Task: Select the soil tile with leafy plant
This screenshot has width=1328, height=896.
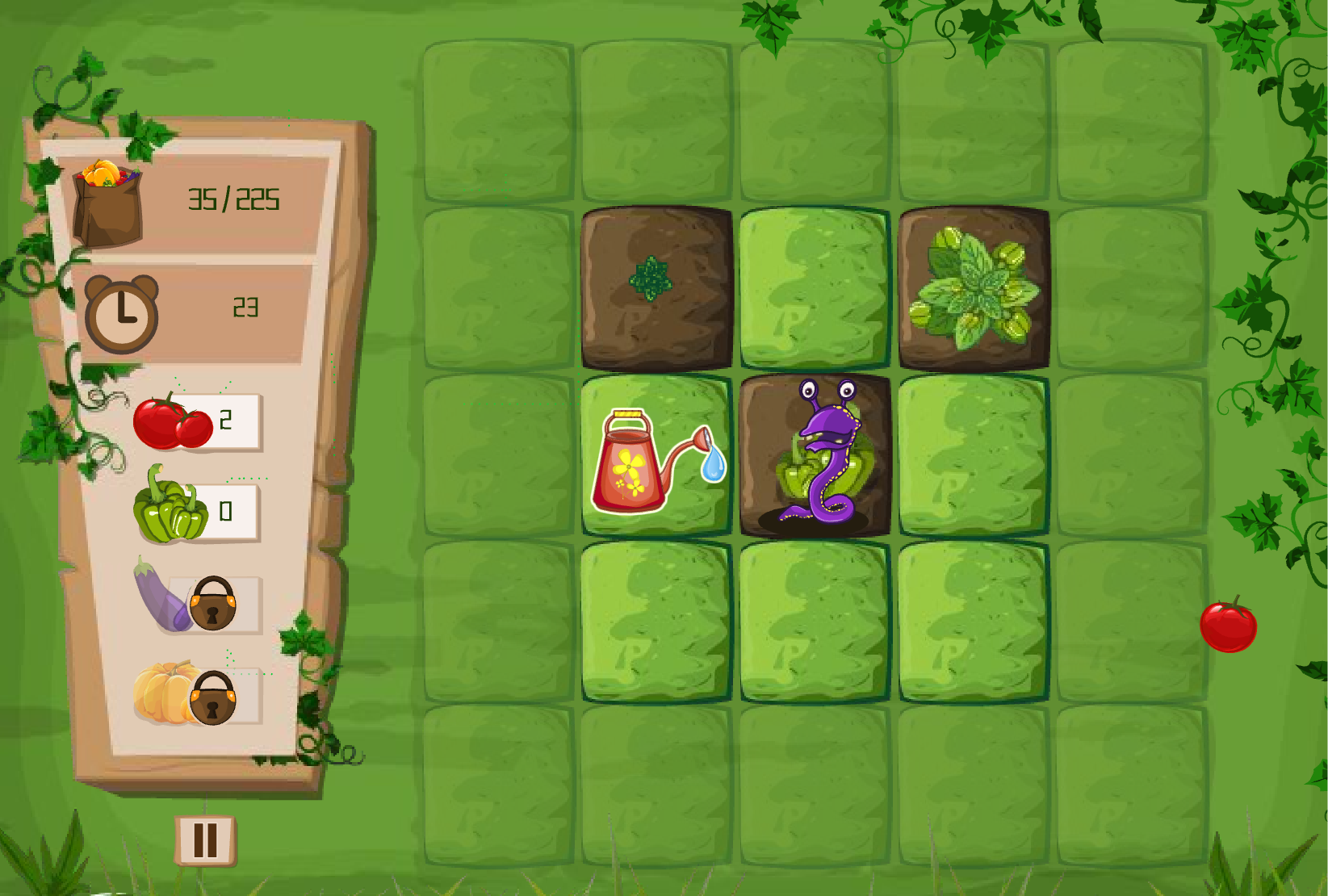Action: click(974, 287)
